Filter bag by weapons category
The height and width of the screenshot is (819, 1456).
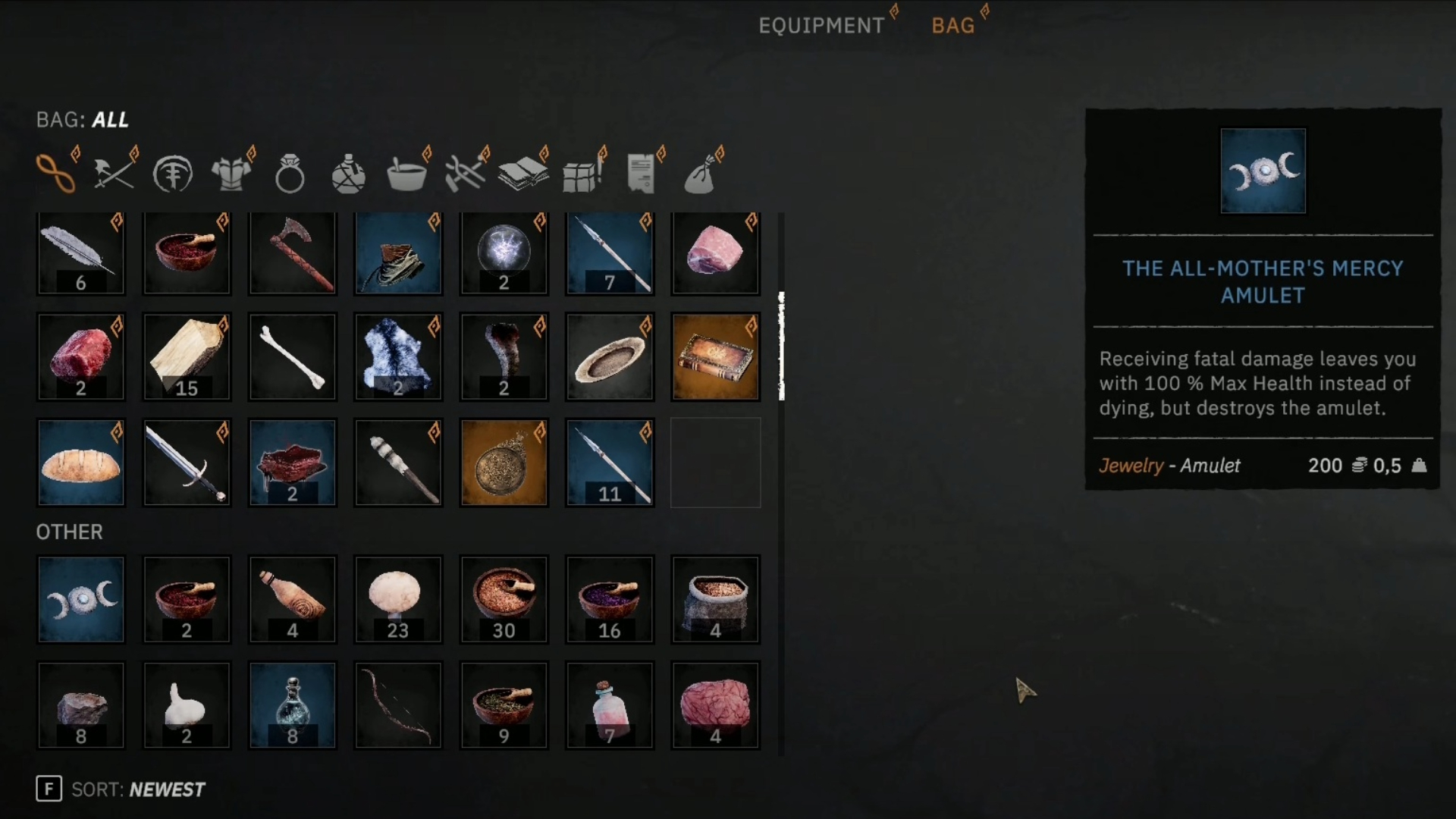114,173
